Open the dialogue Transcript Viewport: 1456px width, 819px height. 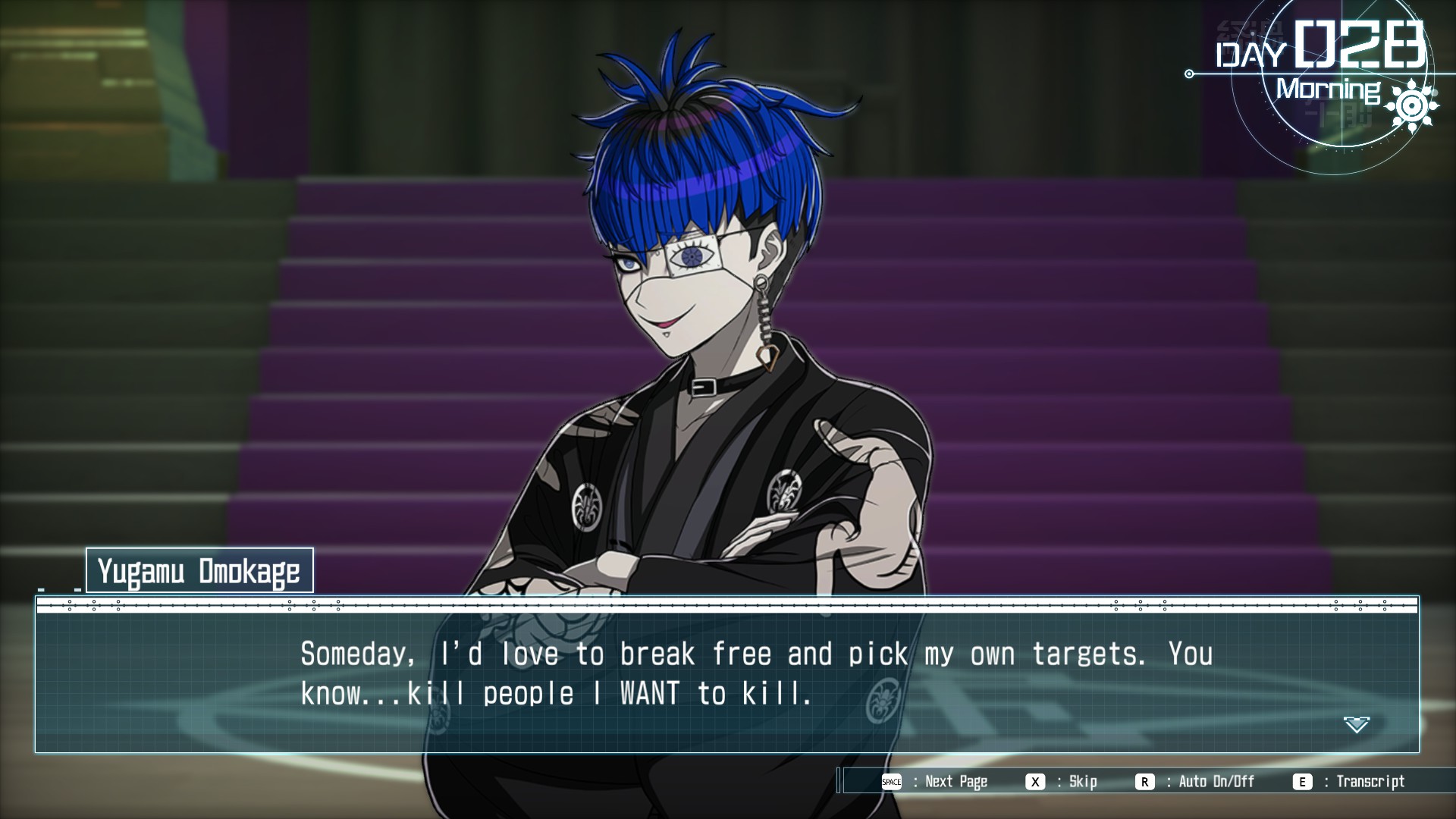click(1351, 782)
